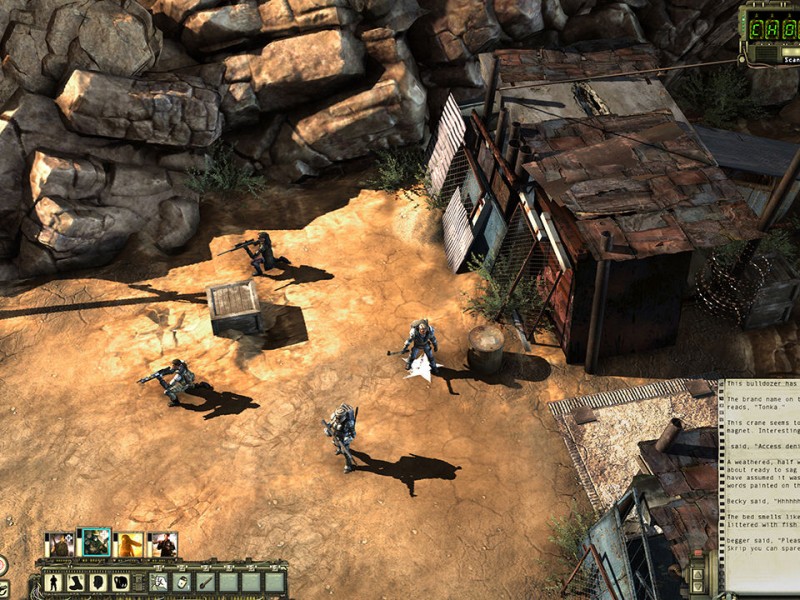Activate the boot icon in action bar

click(75, 582)
